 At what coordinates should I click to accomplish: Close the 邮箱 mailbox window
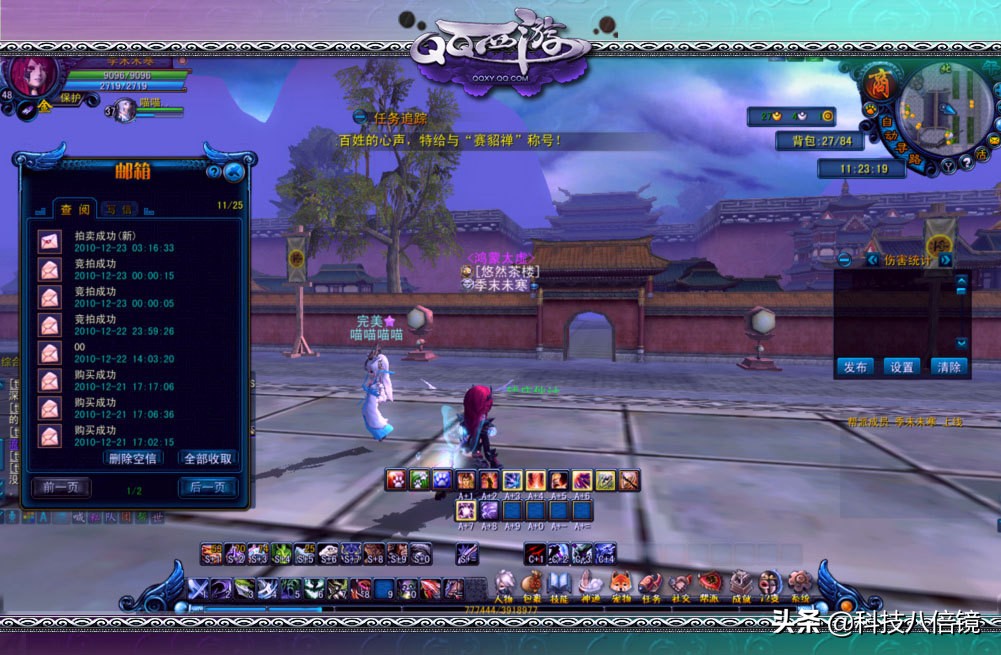click(235, 172)
